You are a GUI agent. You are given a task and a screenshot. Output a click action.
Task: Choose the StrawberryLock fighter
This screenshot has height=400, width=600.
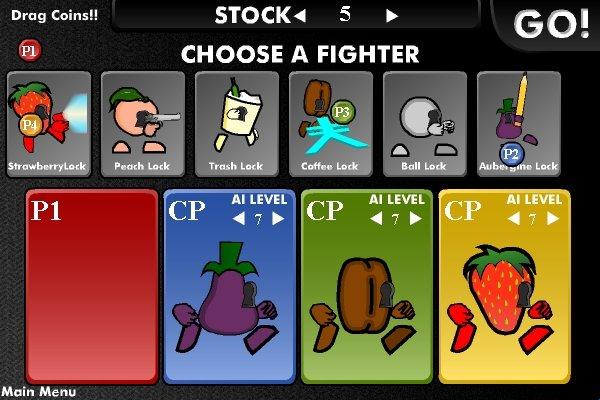click(x=48, y=122)
